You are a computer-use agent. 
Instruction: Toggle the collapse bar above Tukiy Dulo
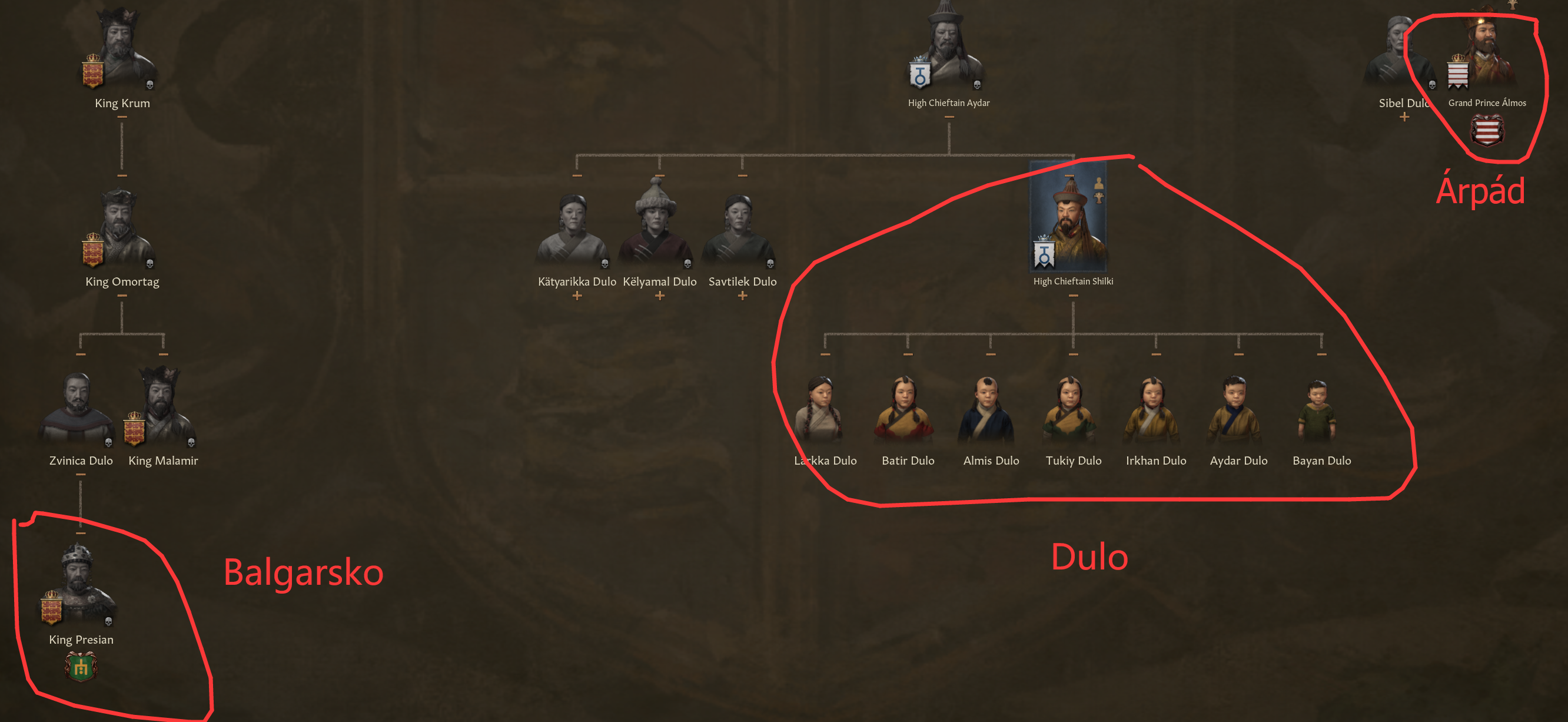click(x=1072, y=355)
